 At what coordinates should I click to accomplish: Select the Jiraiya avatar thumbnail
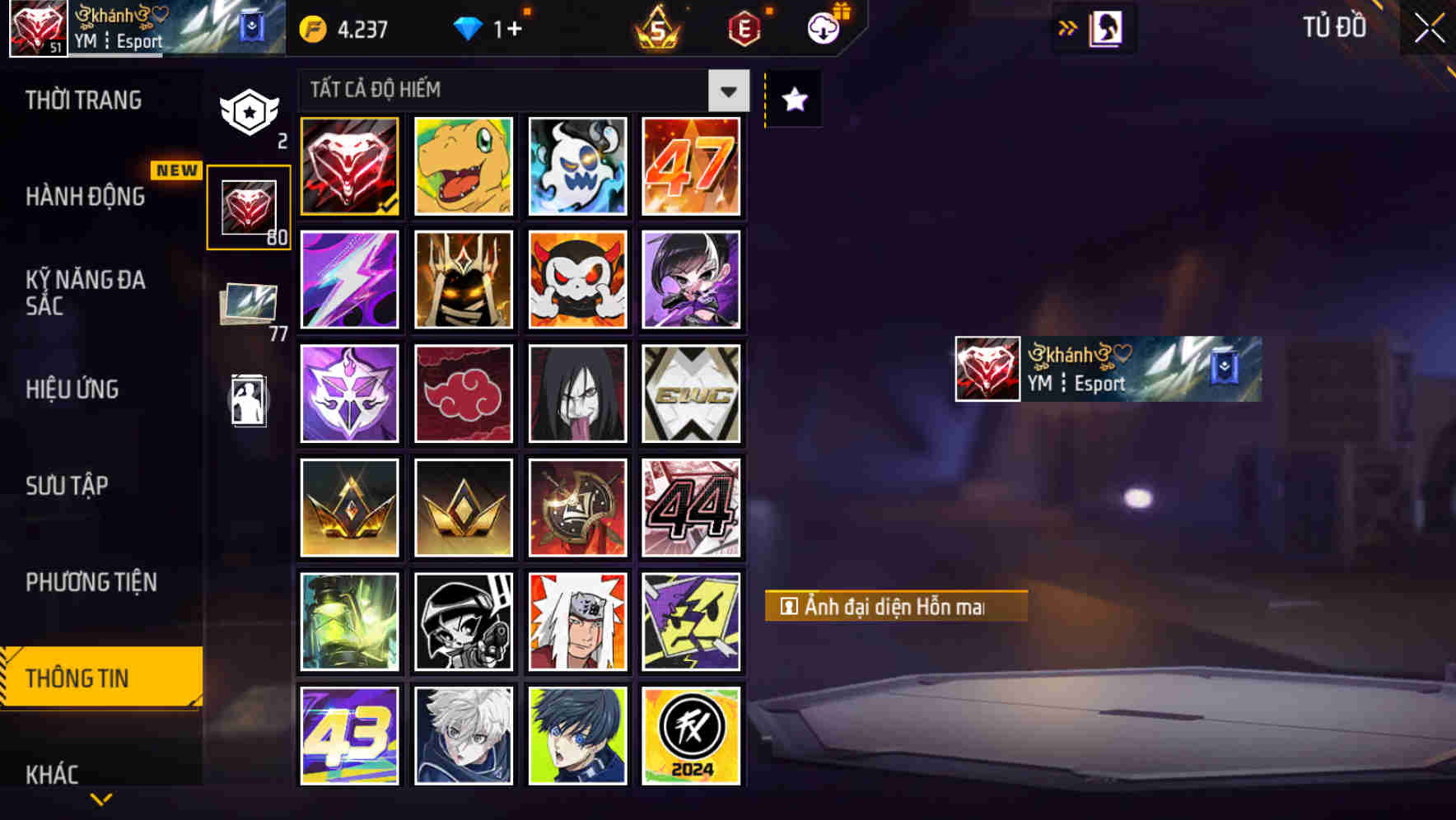coord(577,621)
